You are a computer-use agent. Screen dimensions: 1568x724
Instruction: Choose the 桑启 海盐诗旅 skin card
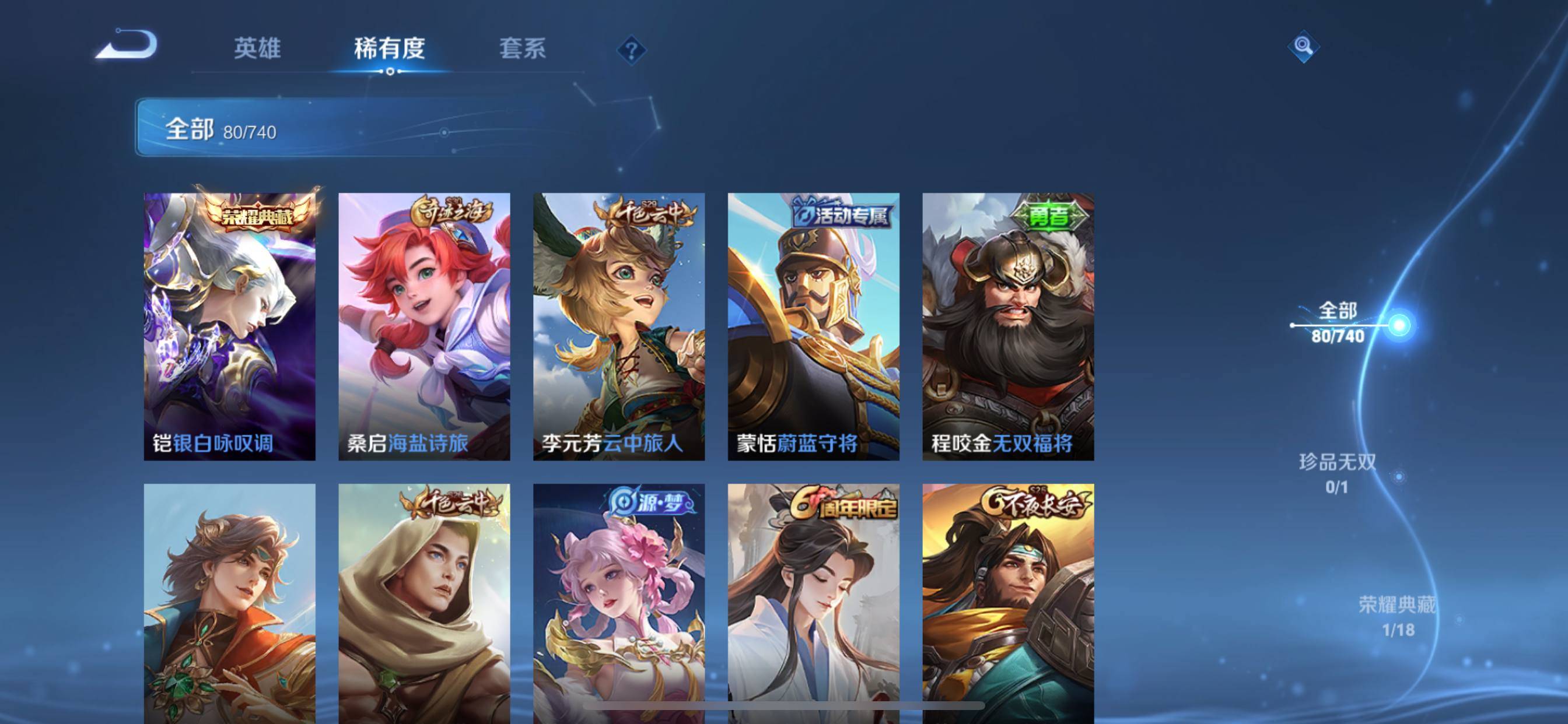pyautogui.click(x=424, y=326)
